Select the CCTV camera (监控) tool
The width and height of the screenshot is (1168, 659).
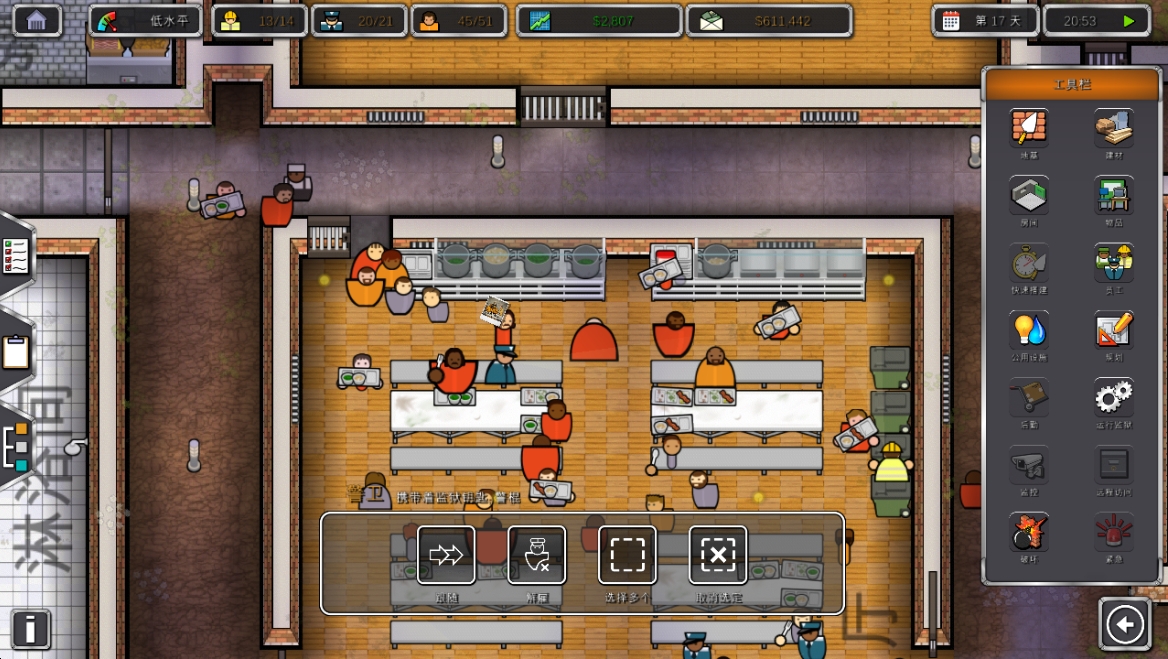pos(1029,465)
